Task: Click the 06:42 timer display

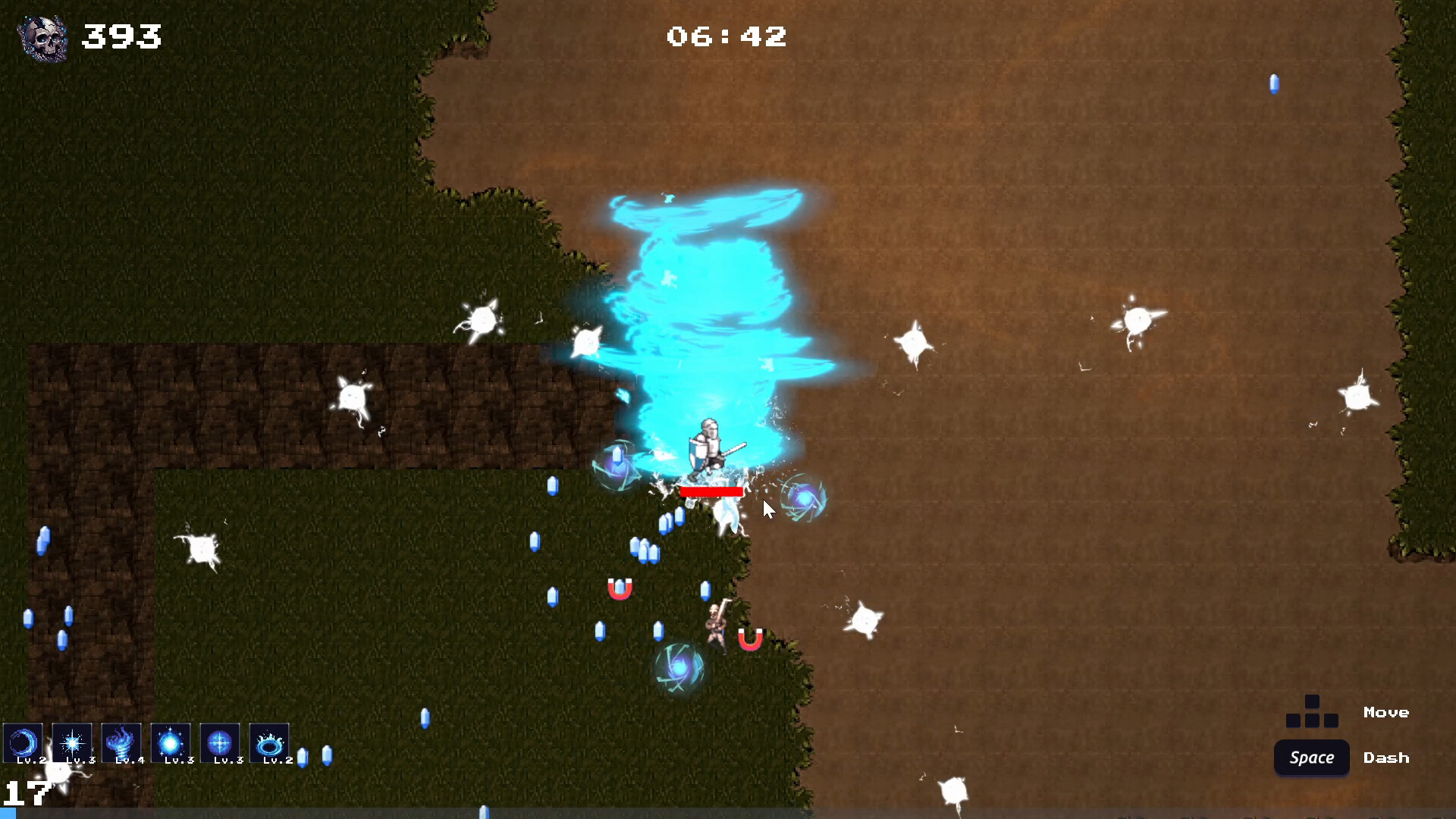Action: (x=727, y=36)
